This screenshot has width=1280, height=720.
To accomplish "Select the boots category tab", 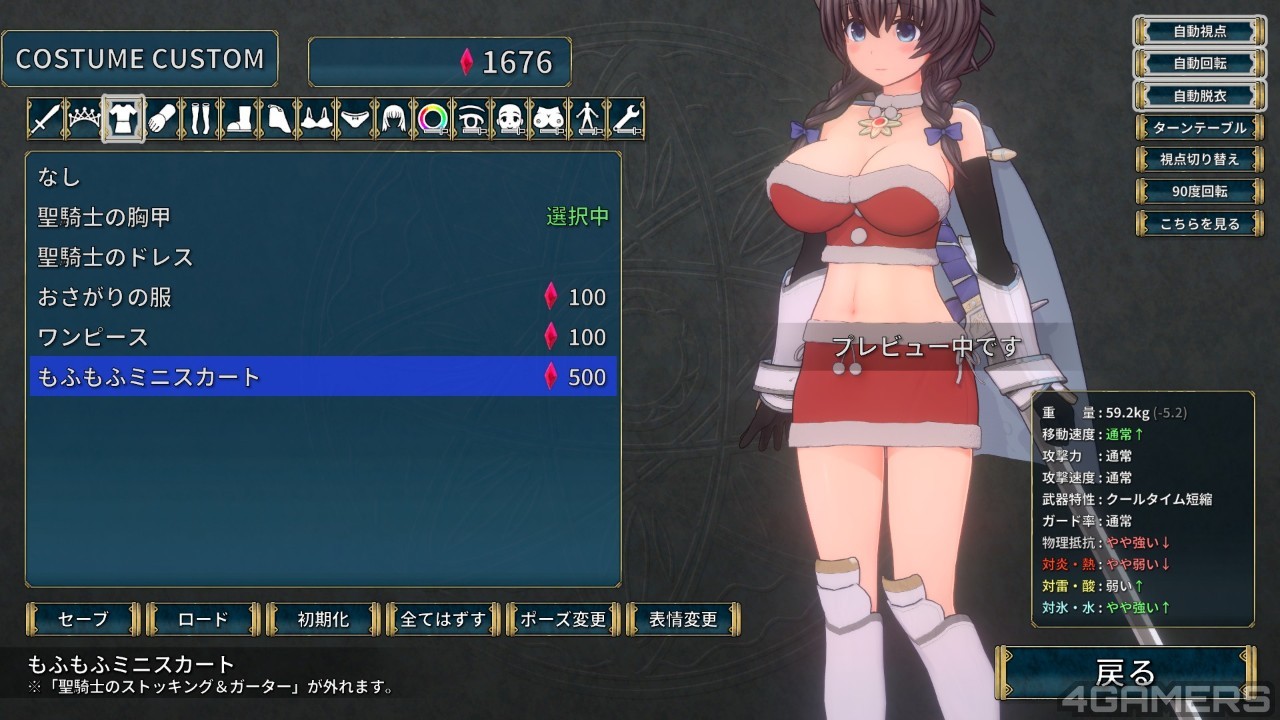I will point(238,119).
